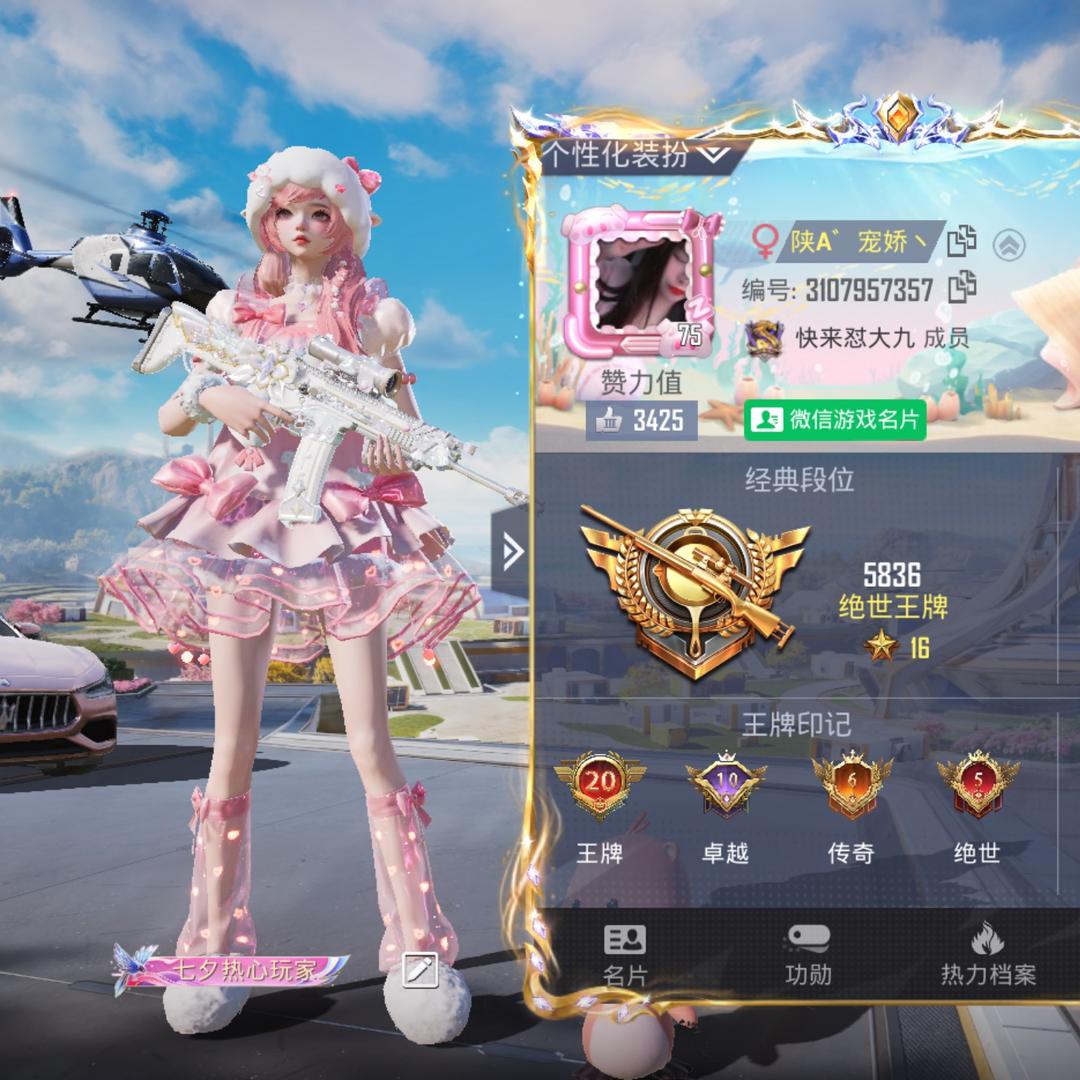Screen dimensions: 1080x1080
Task: Switch to the 名片 tab
Action: tap(625, 956)
